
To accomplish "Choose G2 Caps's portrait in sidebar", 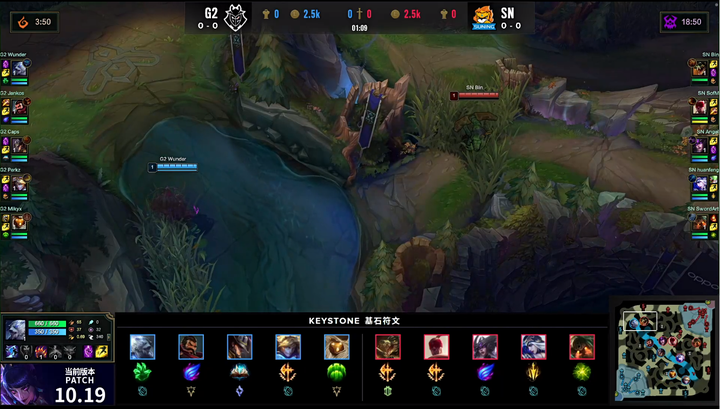I will click(18, 145).
